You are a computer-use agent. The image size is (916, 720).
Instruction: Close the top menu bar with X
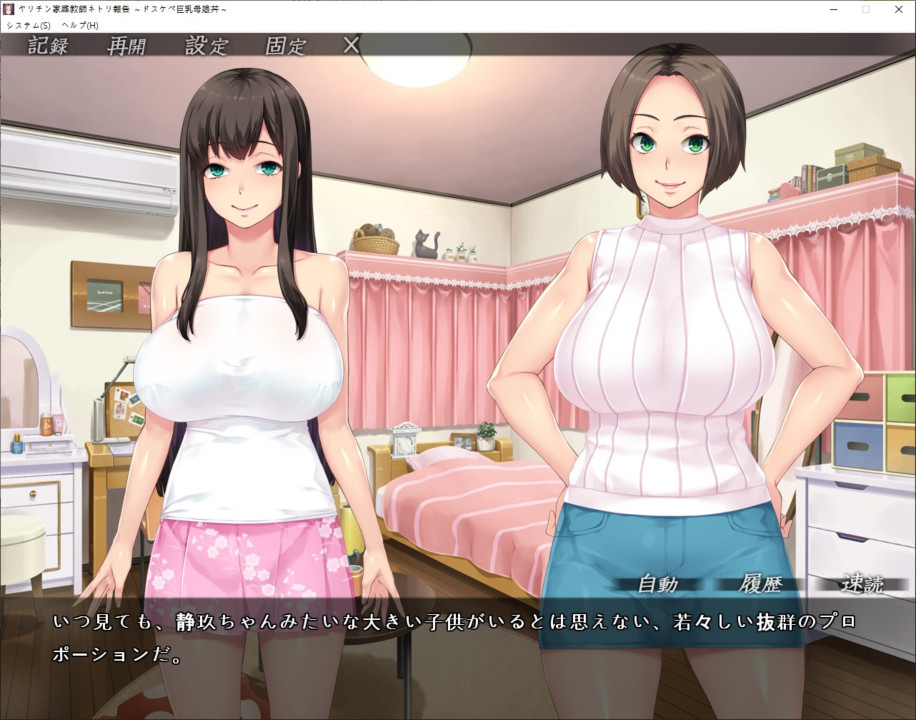pyautogui.click(x=351, y=45)
